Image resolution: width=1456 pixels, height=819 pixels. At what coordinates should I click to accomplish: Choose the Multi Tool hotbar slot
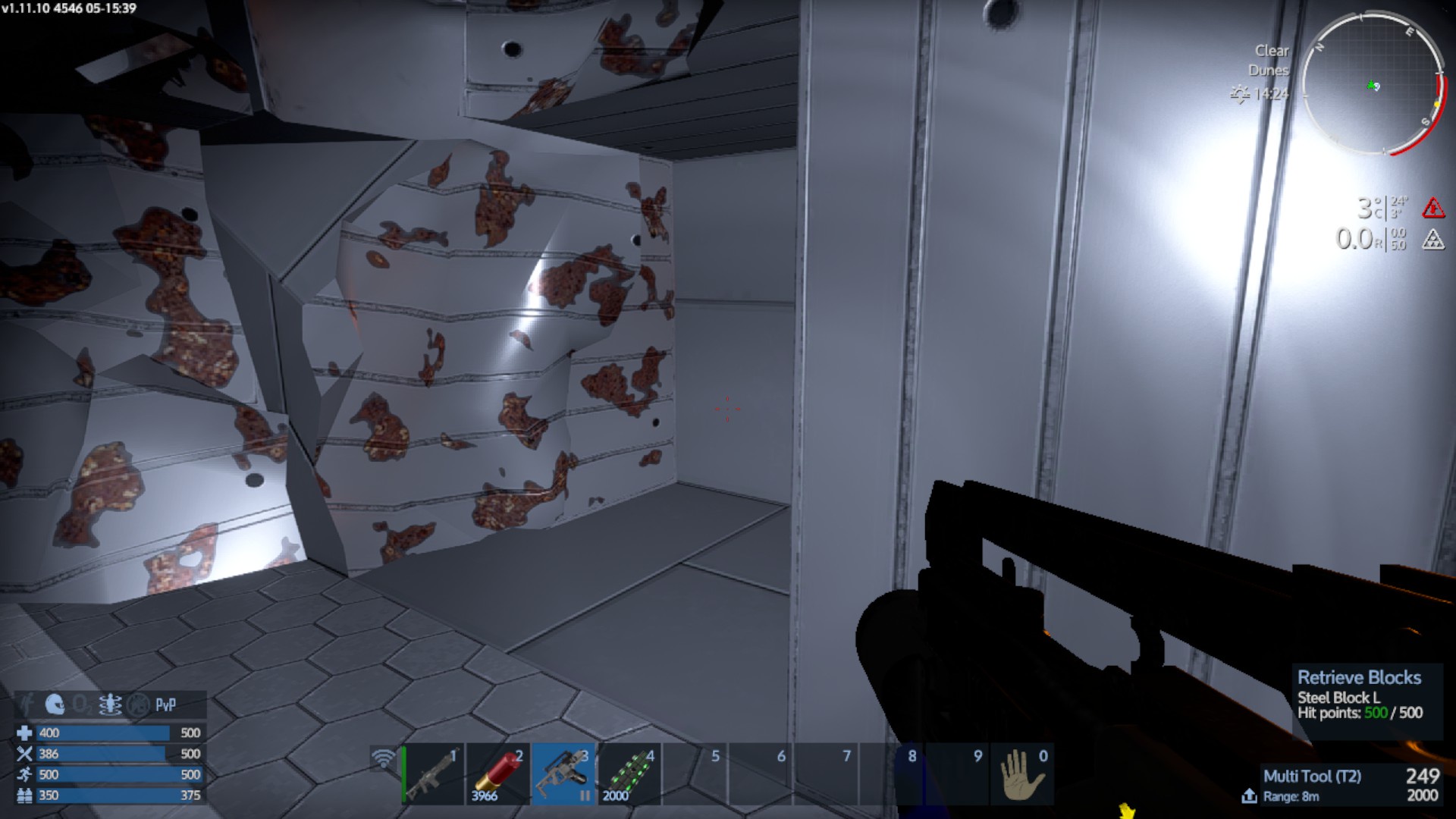[x=564, y=774]
